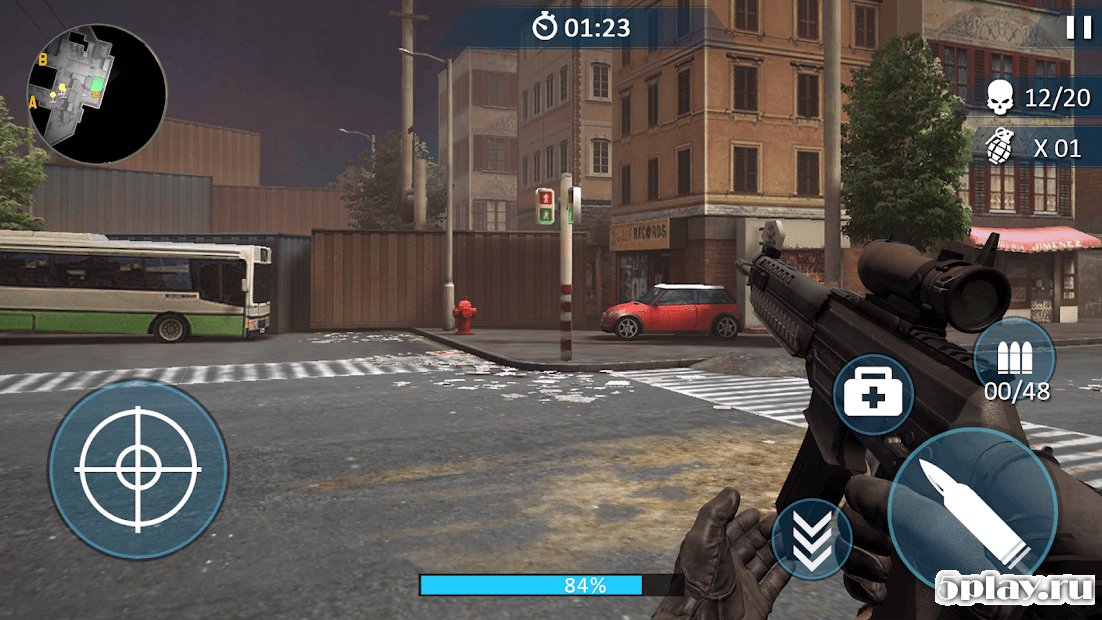The width and height of the screenshot is (1102, 620).
Task: Use the medkit heal button
Action: pyautogui.click(x=873, y=395)
